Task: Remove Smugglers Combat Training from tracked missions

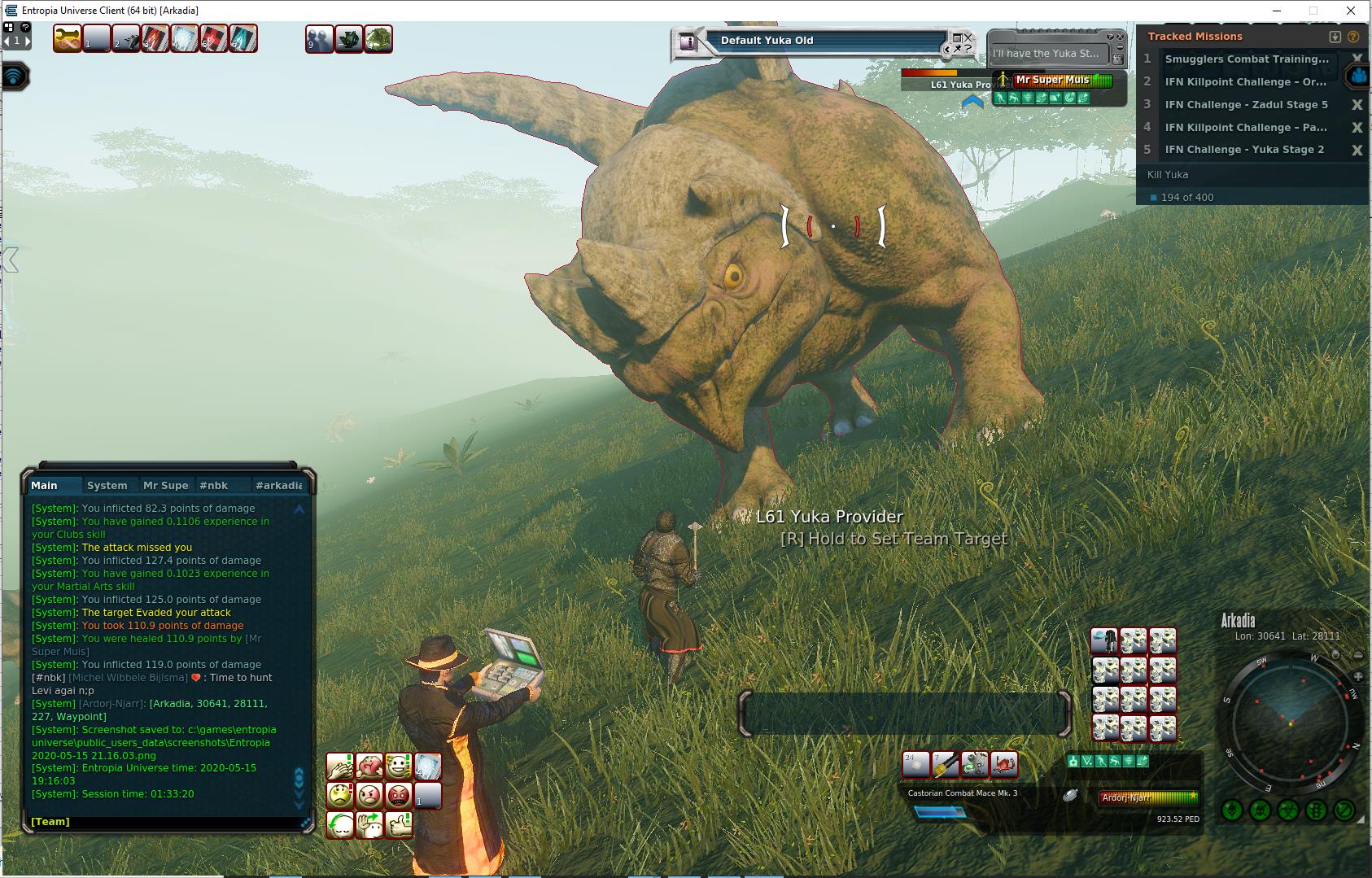Action: (1357, 59)
